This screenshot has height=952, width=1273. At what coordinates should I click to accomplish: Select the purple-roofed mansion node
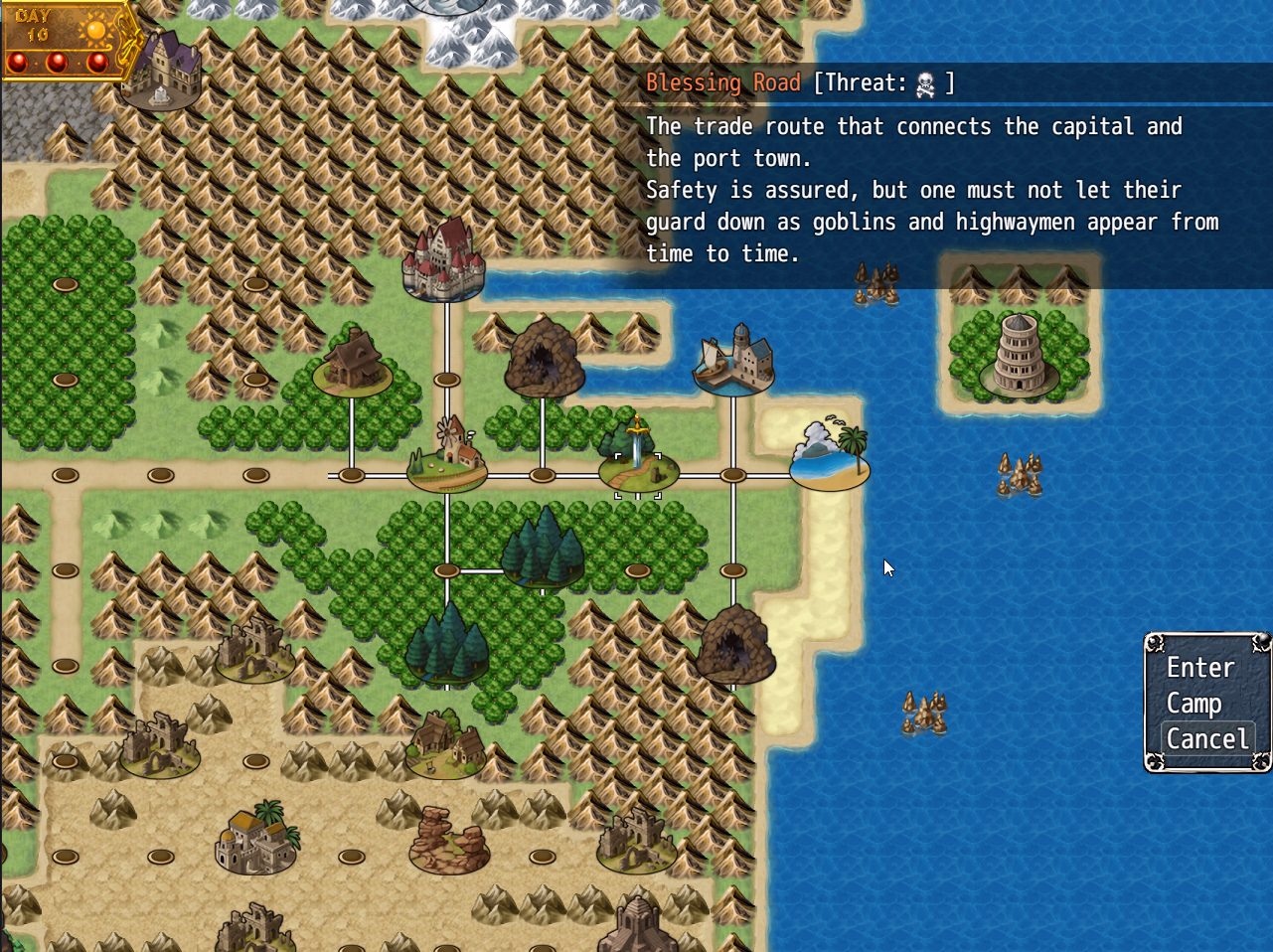point(164,70)
